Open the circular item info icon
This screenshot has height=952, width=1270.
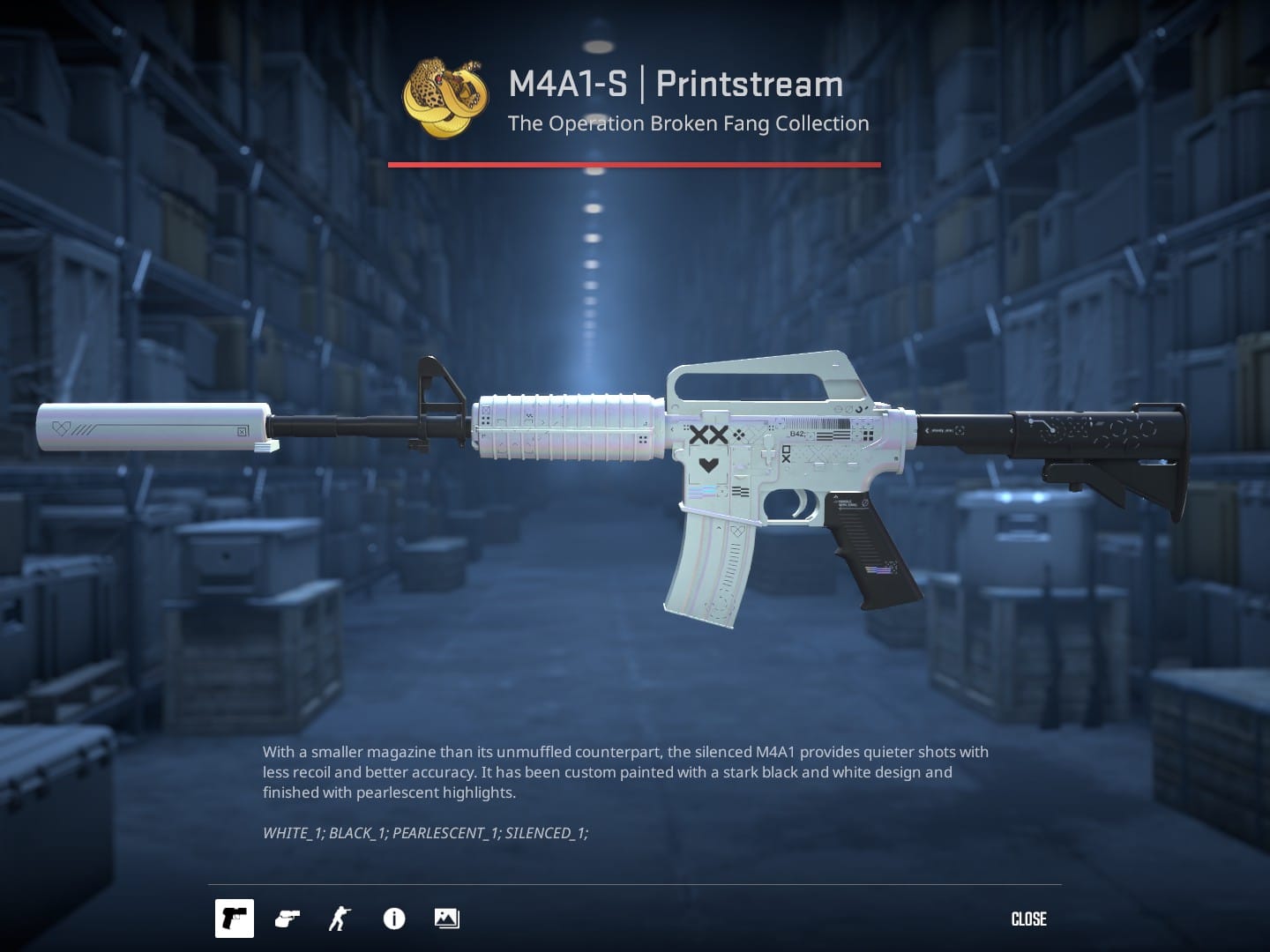[x=393, y=919]
